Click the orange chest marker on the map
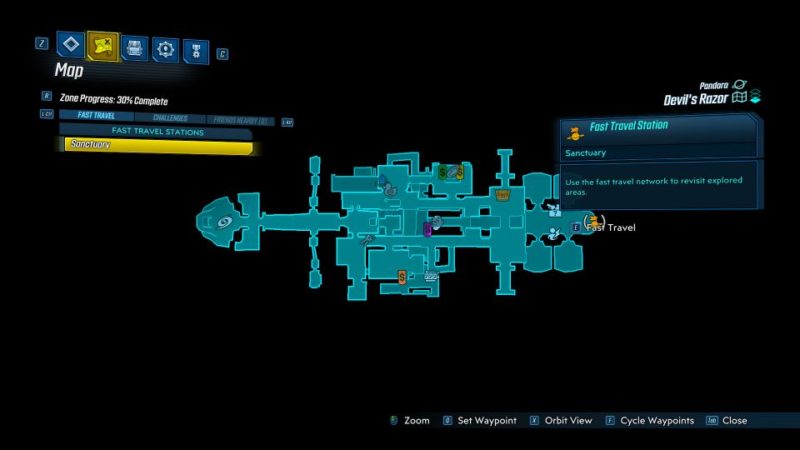Viewport: 800px width, 450px height. click(503, 194)
